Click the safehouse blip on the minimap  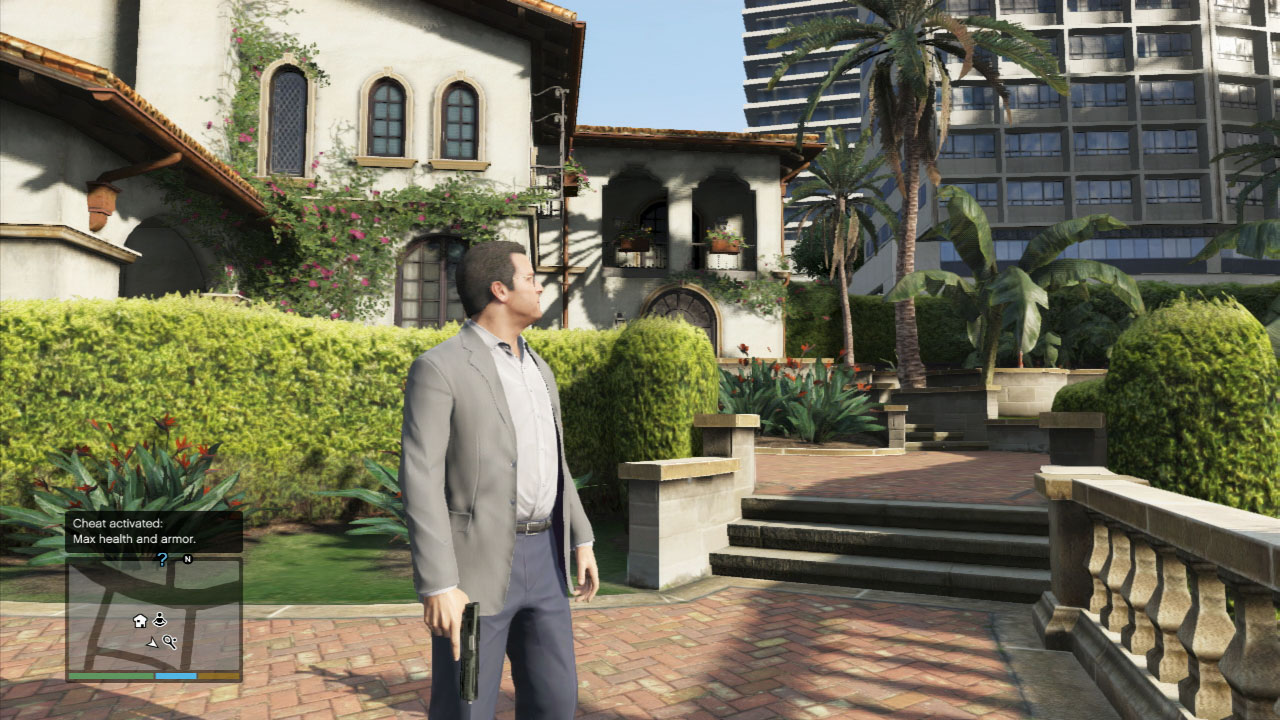click(x=140, y=621)
